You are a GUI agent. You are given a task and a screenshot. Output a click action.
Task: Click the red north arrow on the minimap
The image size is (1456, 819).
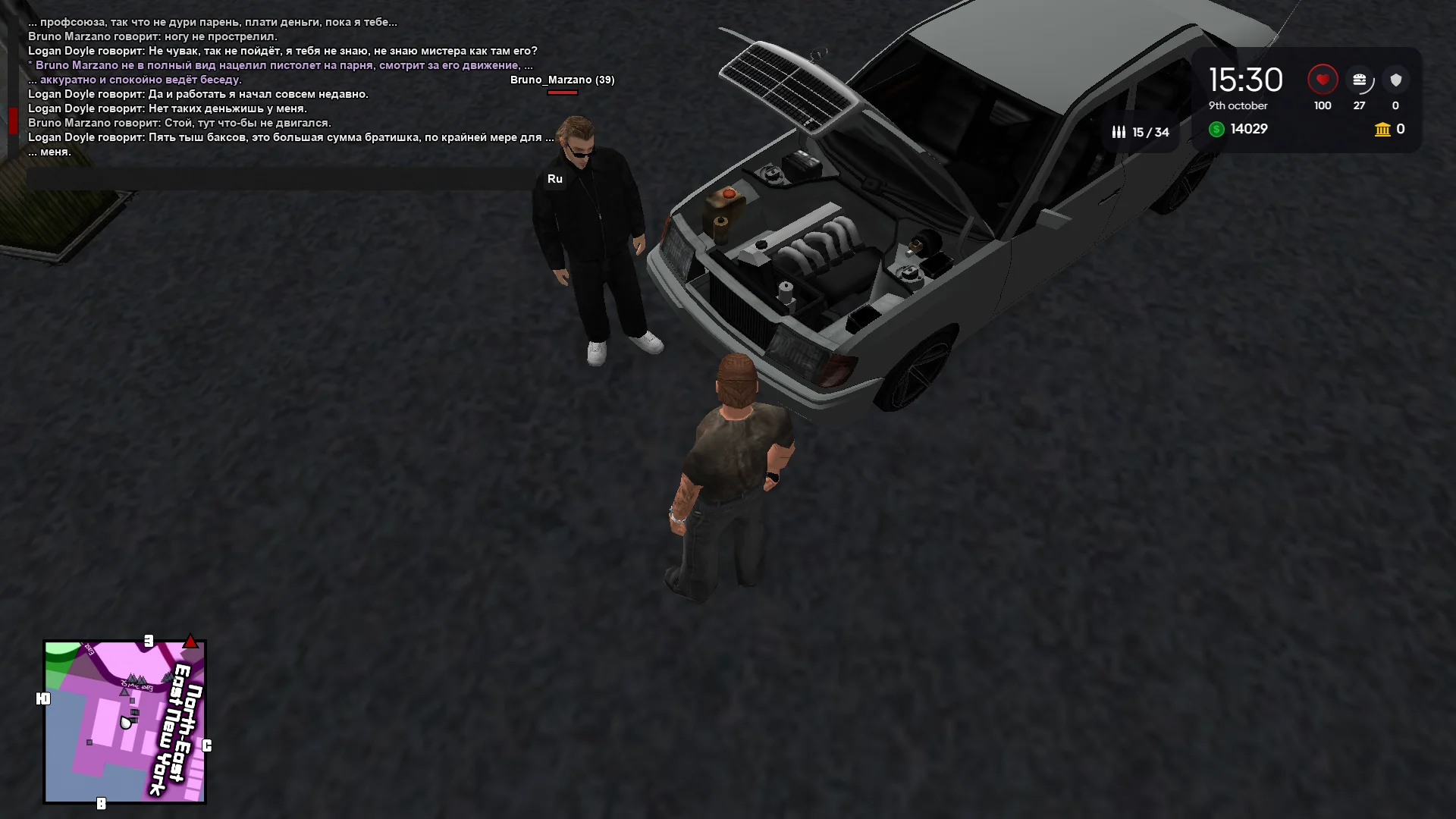[190, 641]
